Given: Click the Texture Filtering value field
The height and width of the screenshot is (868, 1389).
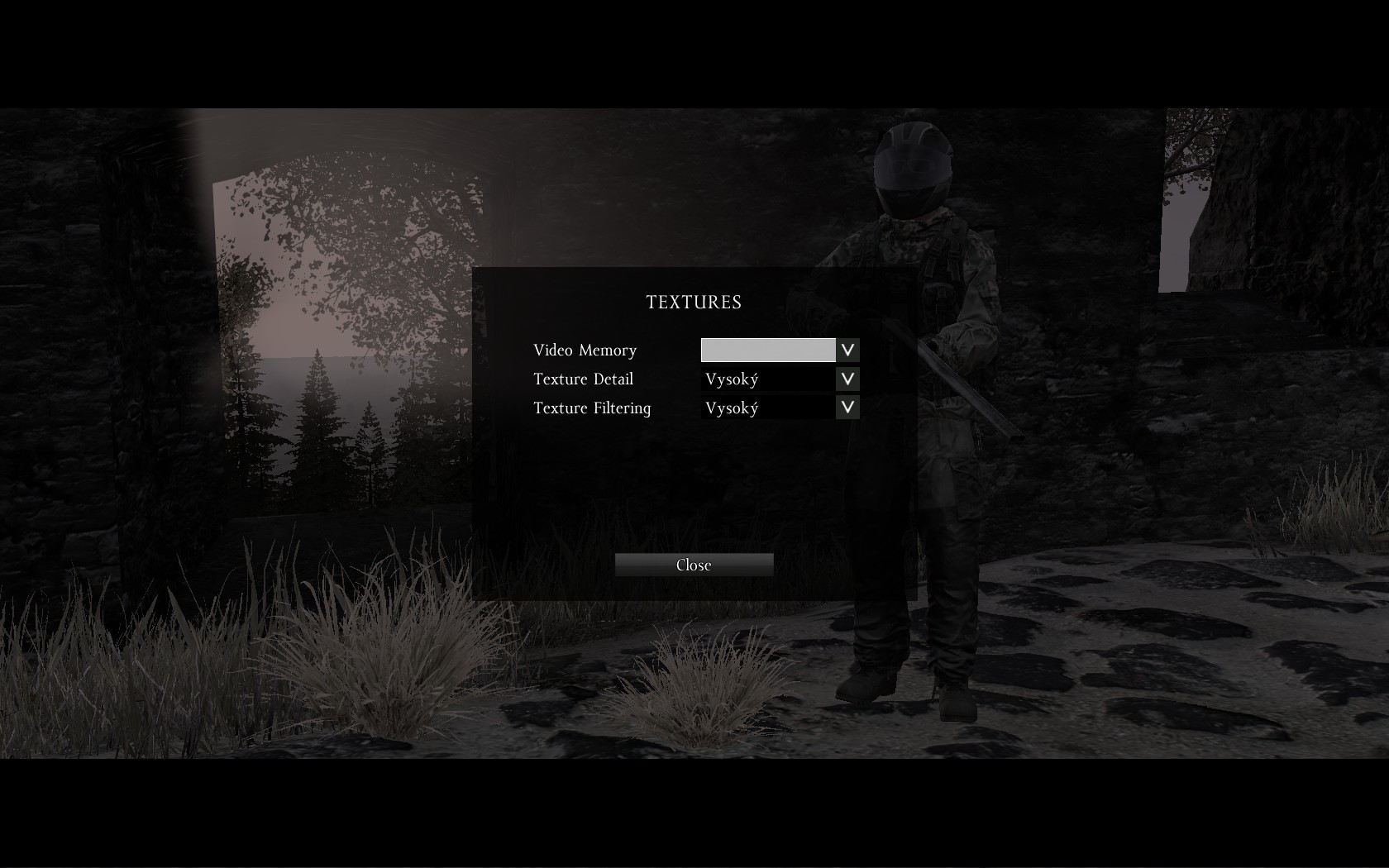Looking at the screenshot, I should pos(767,408).
